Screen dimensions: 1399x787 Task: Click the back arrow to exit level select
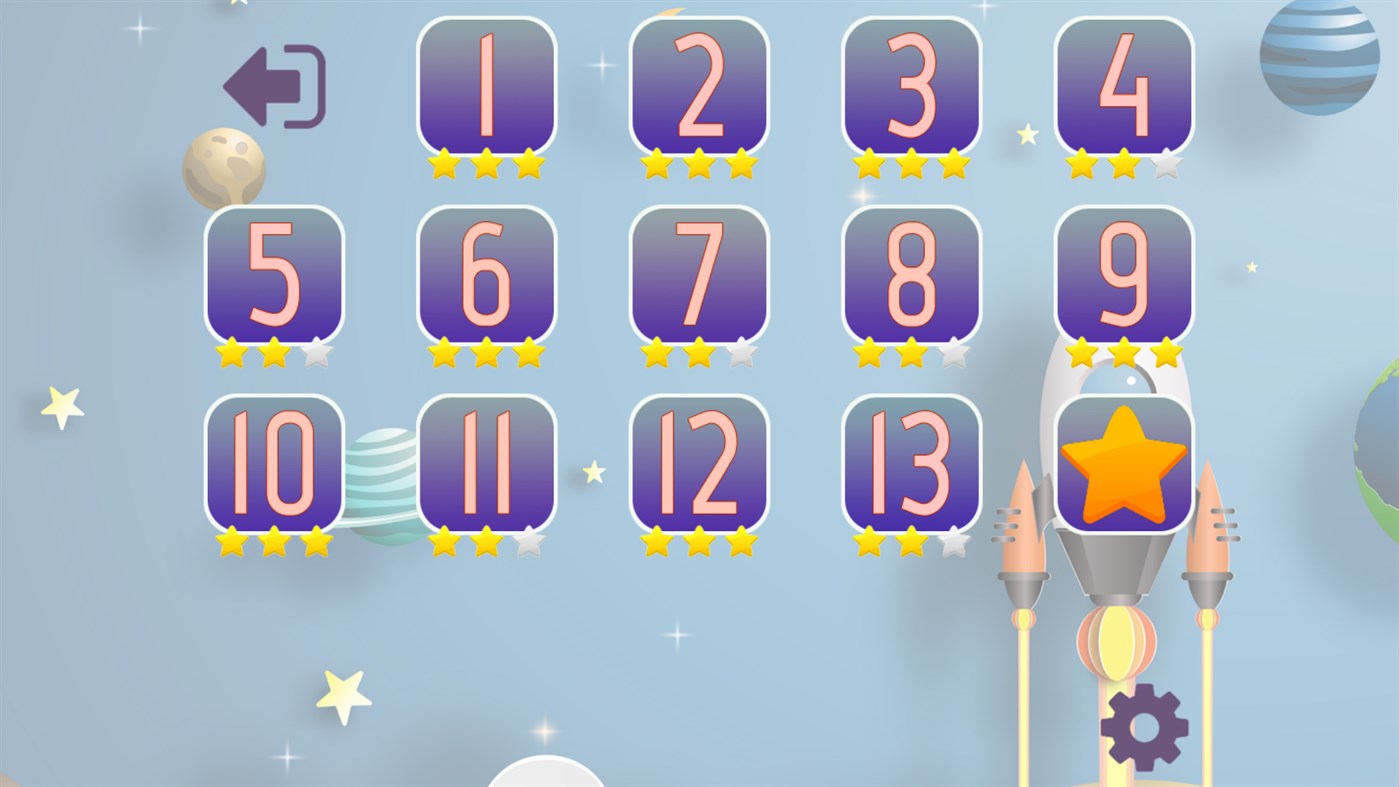273,85
